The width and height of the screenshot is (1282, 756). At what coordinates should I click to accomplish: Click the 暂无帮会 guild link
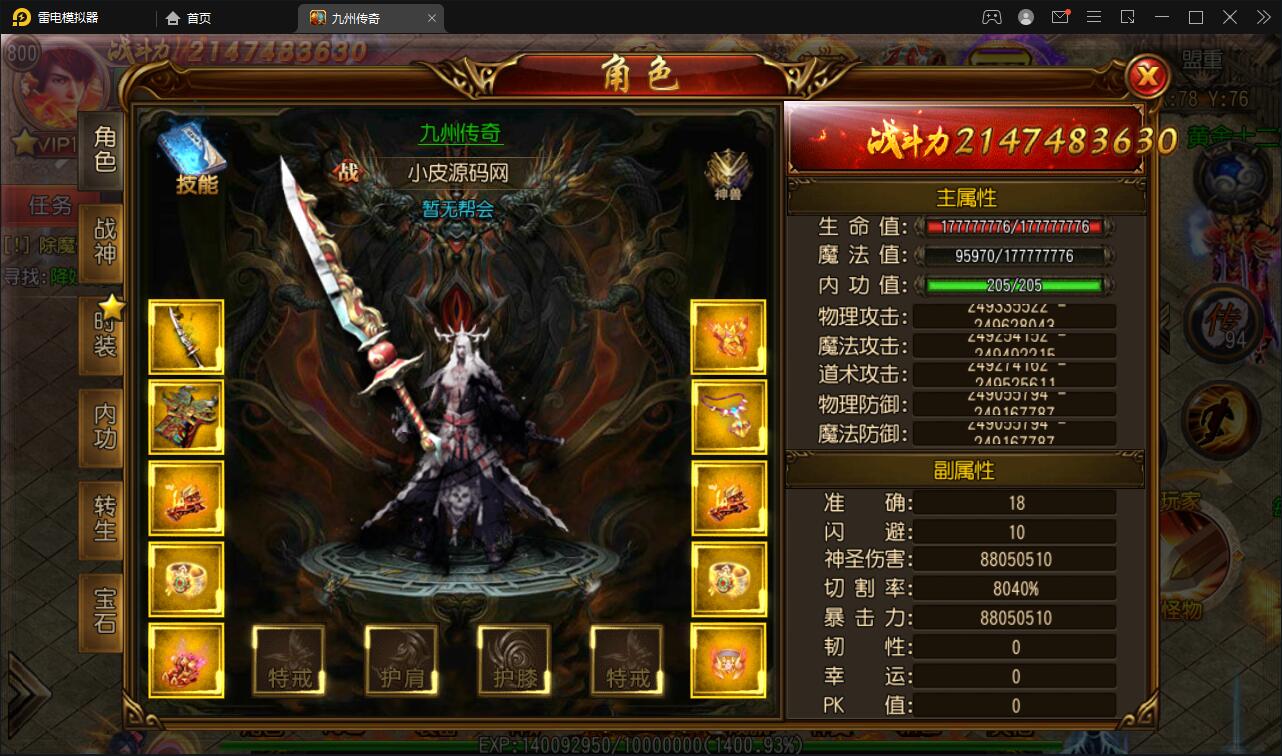click(459, 211)
